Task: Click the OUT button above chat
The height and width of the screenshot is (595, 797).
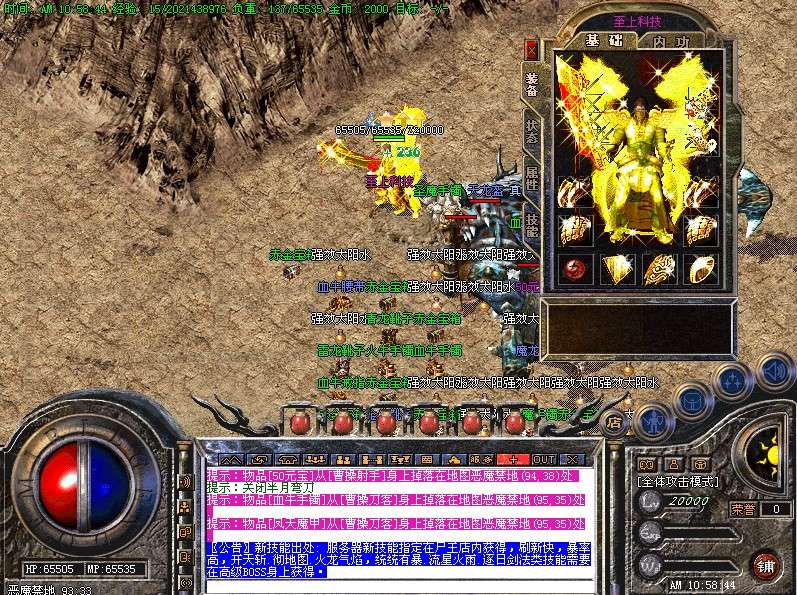Action: 543,458
